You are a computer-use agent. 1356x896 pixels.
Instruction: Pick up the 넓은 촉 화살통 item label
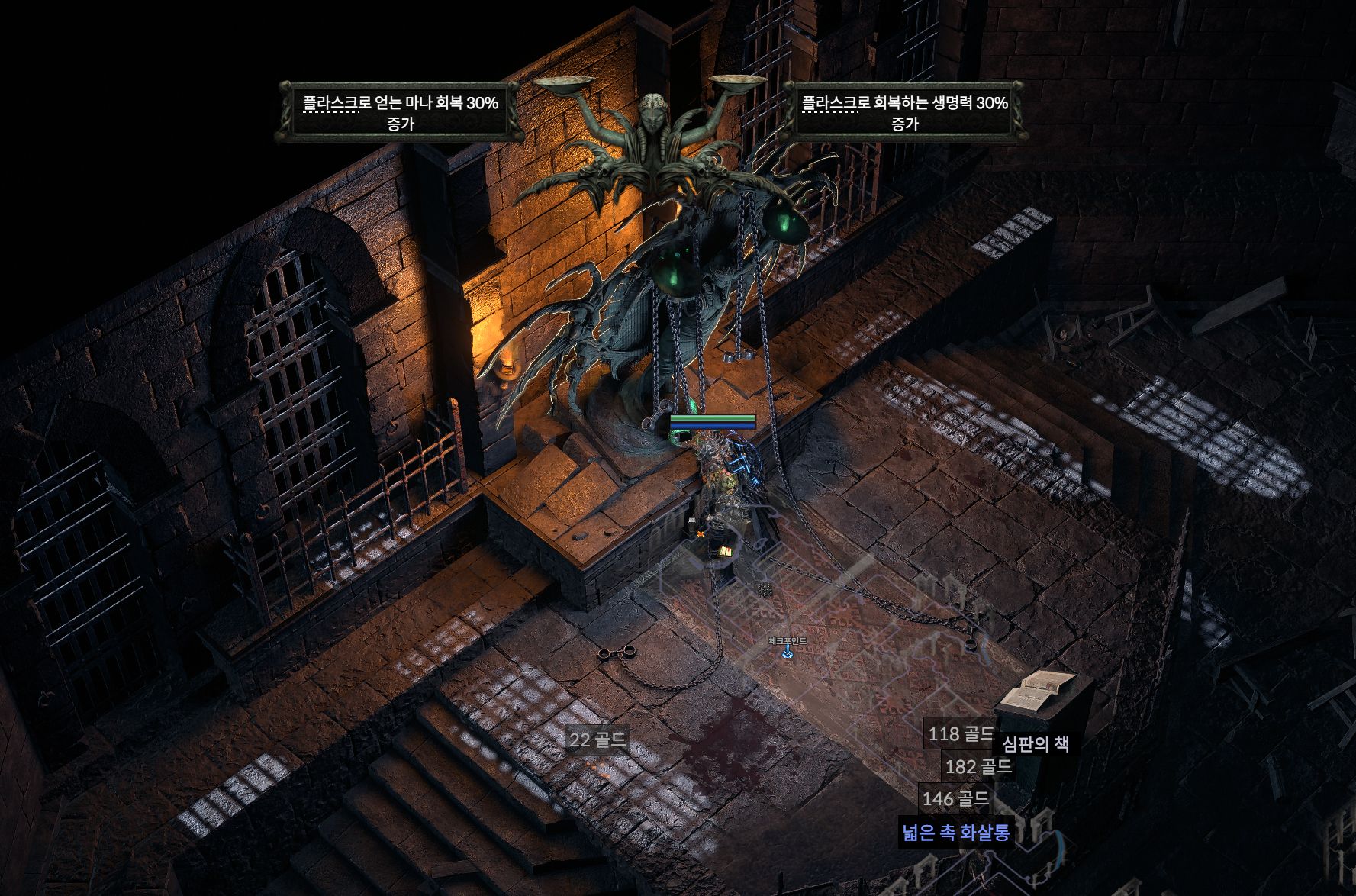pyautogui.click(x=955, y=831)
